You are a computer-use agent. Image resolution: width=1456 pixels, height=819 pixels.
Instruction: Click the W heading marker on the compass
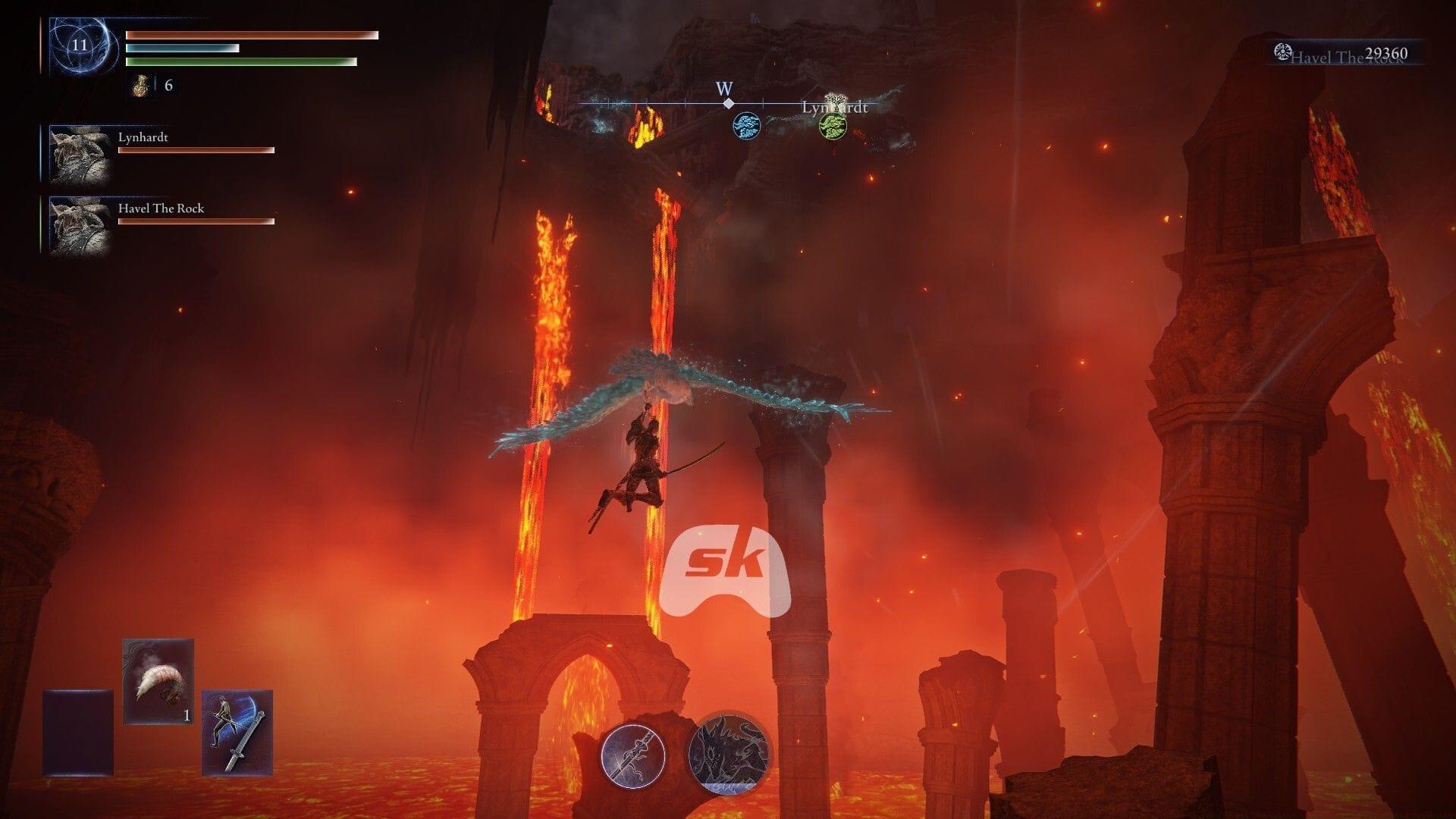tap(726, 87)
